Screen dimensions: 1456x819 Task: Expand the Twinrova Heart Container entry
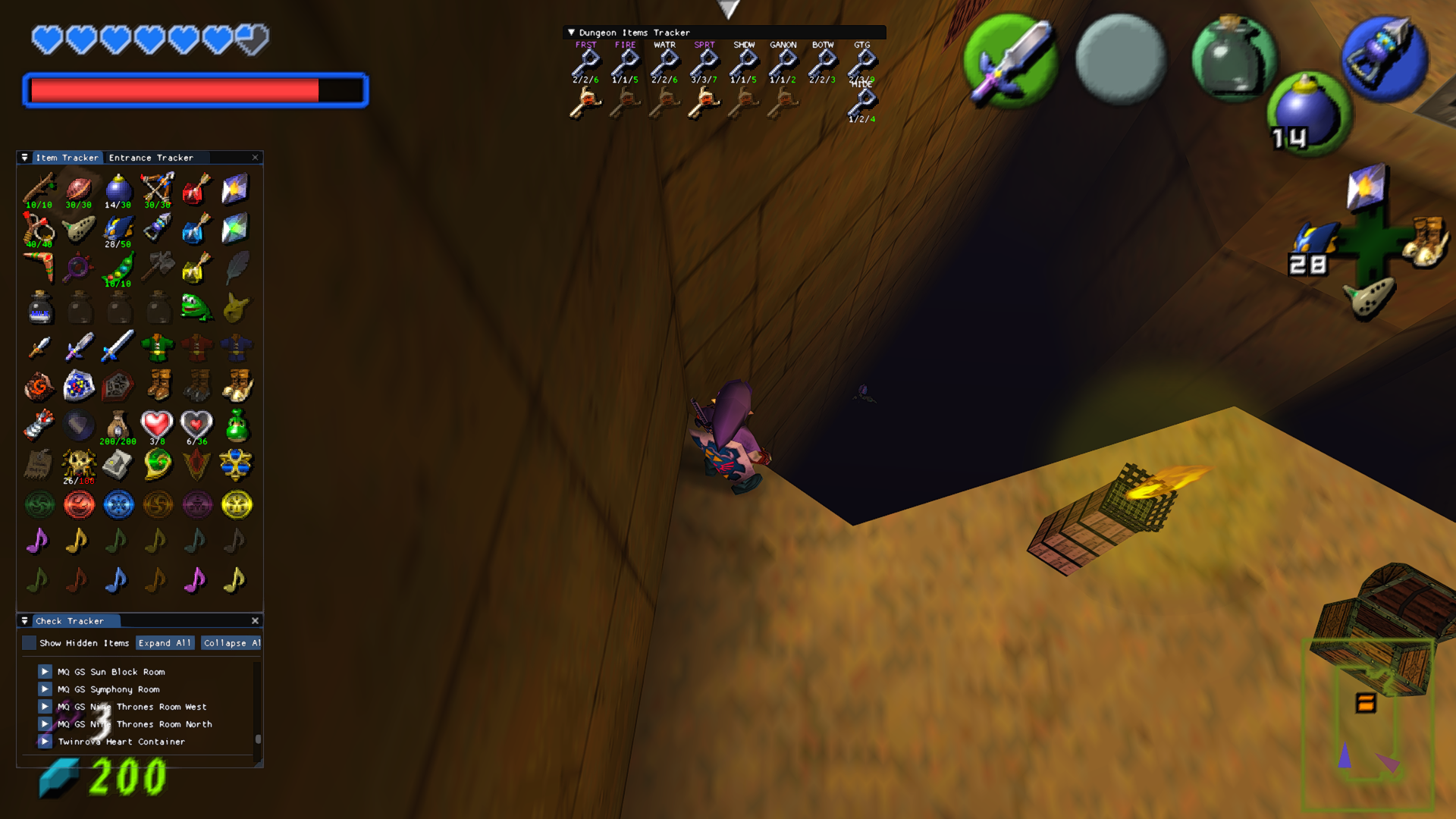44,742
